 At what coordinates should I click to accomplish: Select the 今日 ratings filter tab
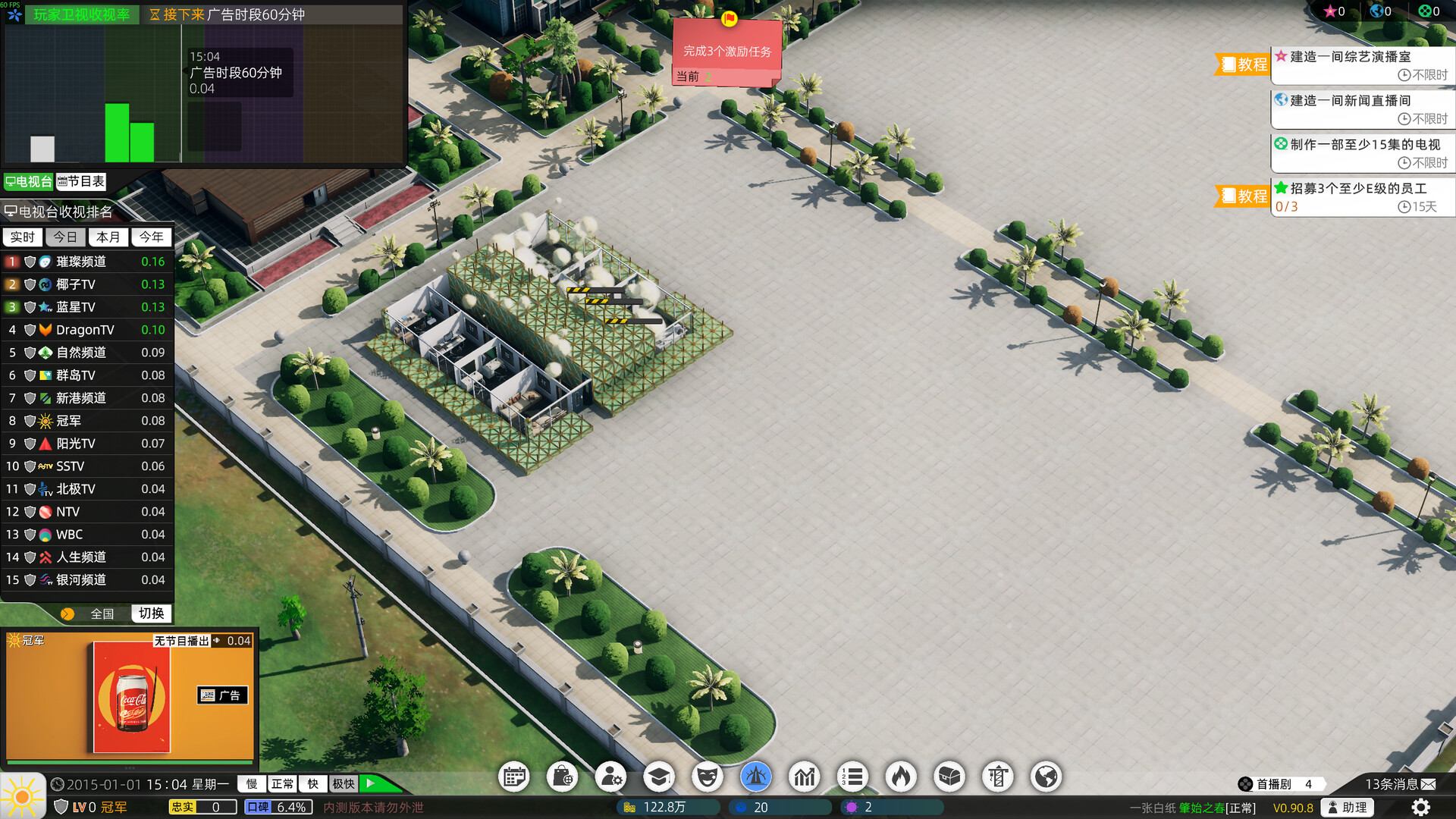pyautogui.click(x=65, y=237)
